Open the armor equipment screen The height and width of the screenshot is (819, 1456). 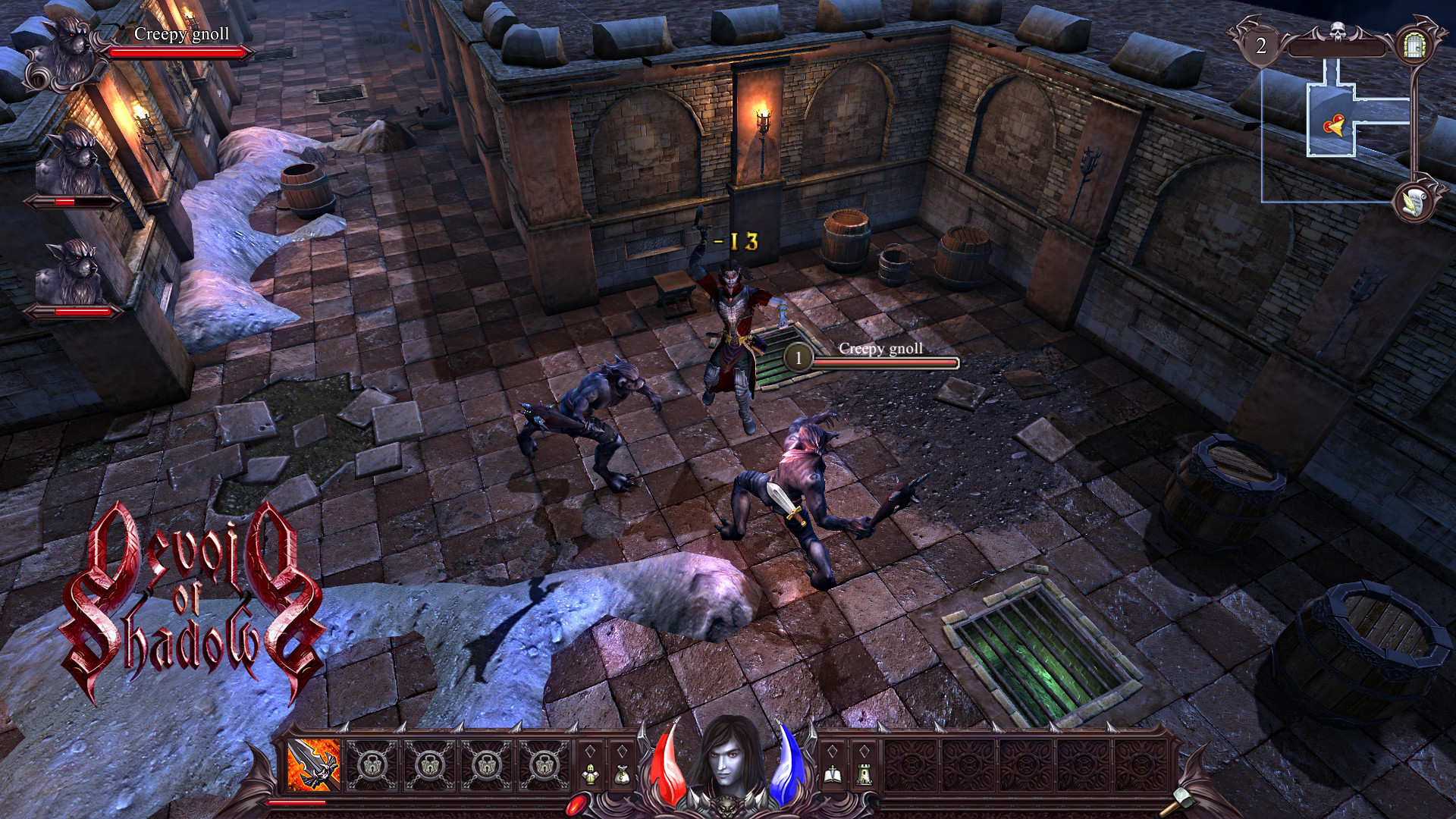[x=591, y=774]
